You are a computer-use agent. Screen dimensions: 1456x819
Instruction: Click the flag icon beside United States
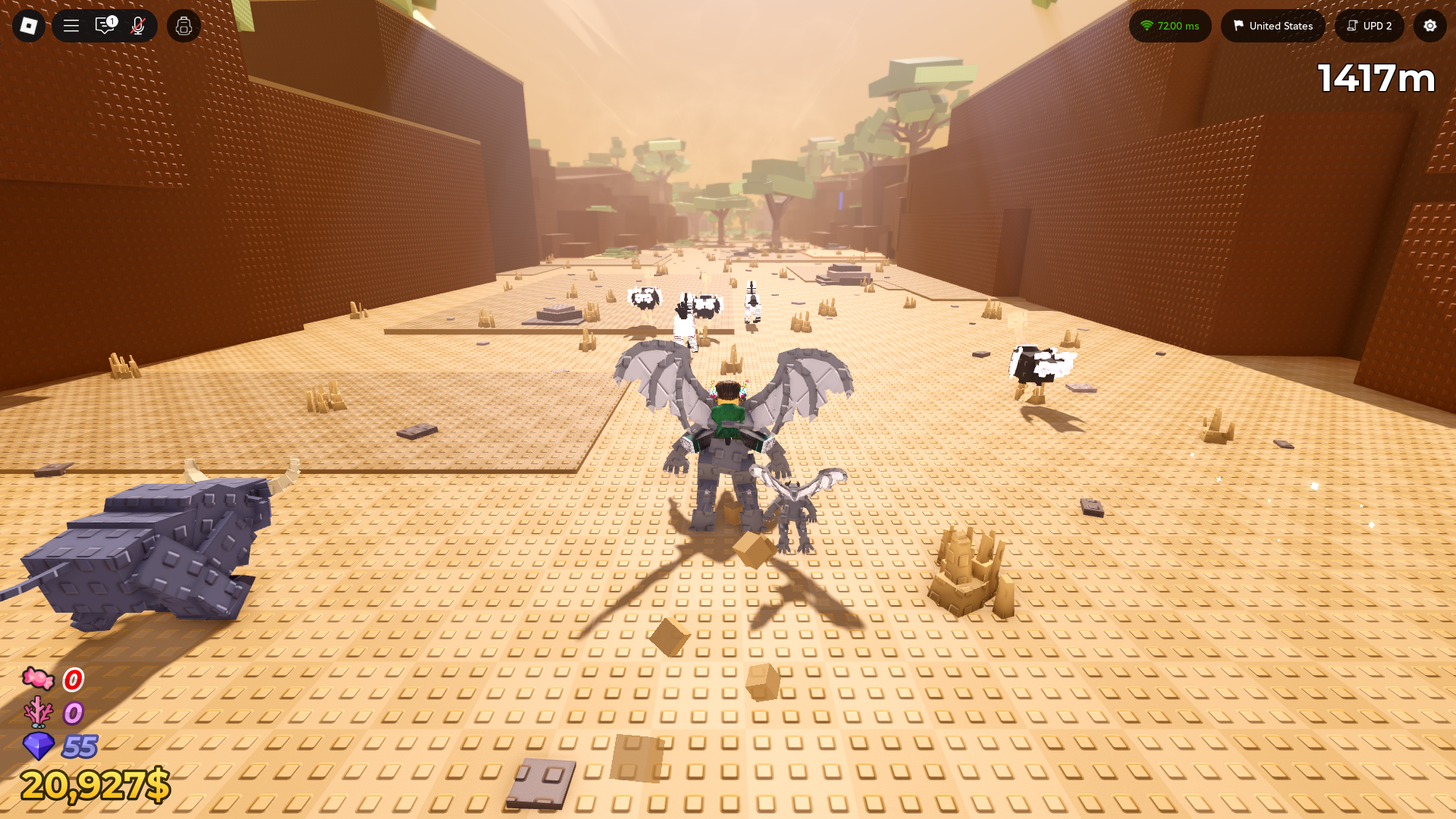tap(1238, 25)
